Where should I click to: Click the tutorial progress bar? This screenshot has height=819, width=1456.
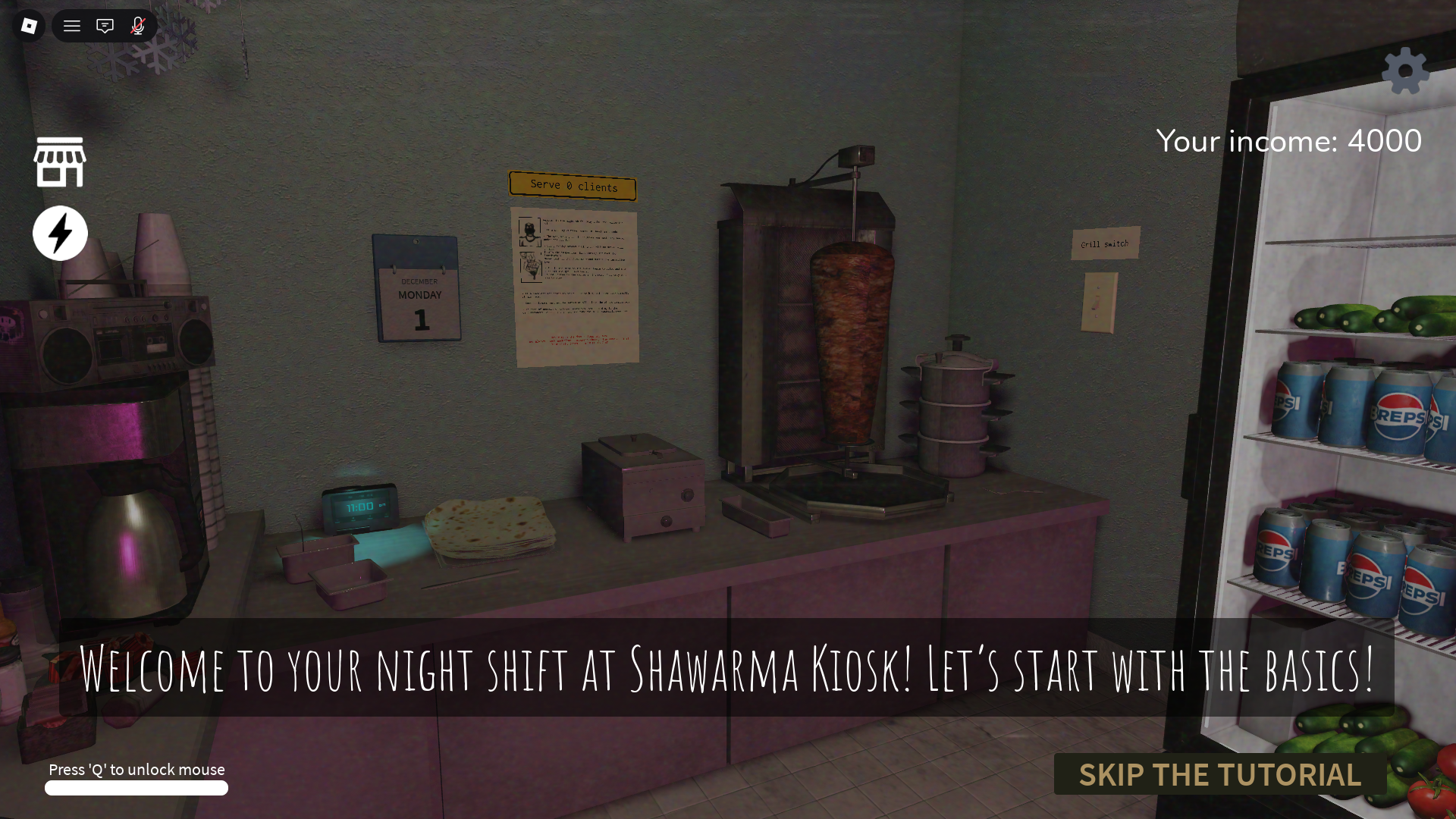(136, 789)
